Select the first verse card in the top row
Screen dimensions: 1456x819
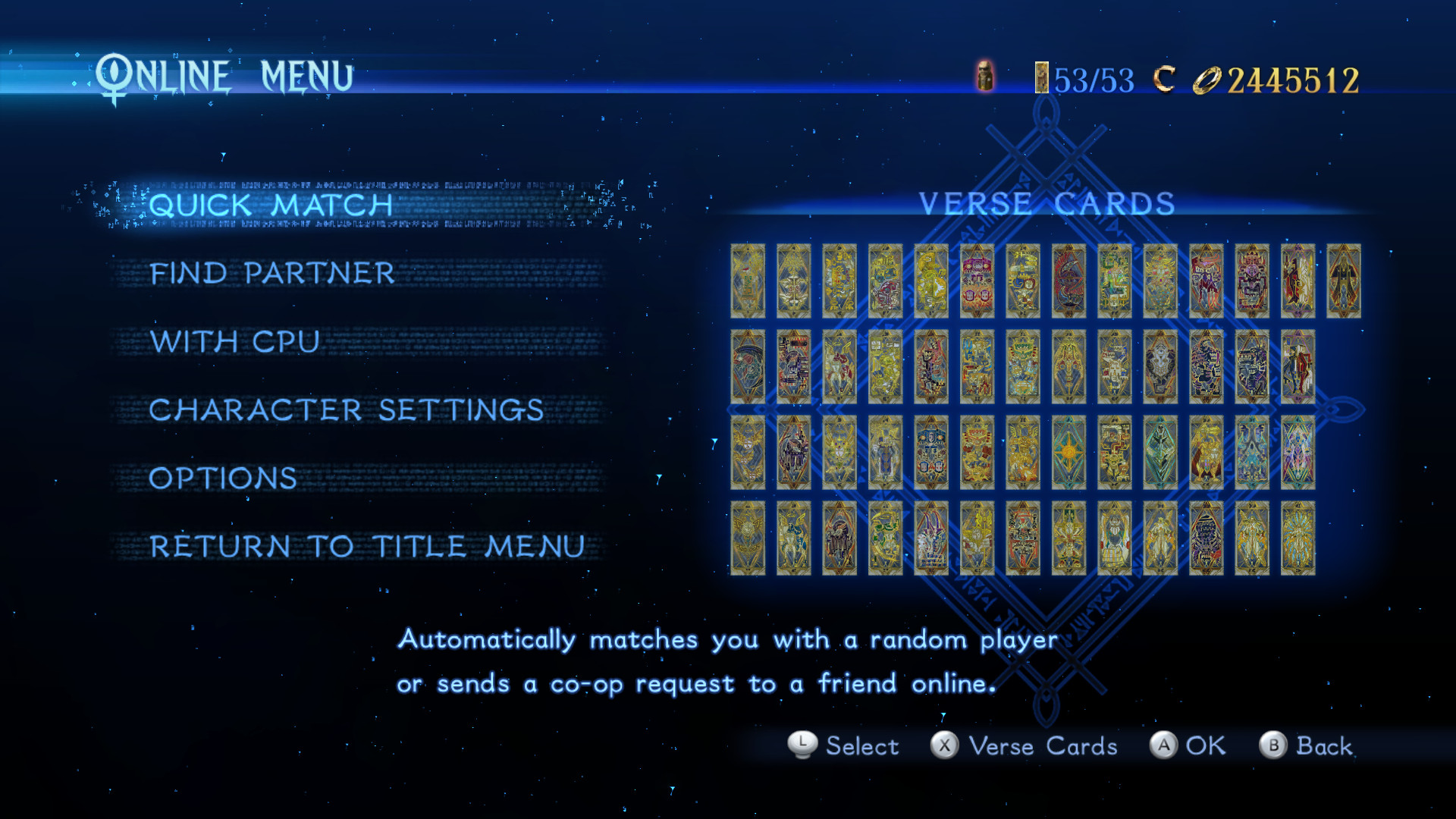[x=746, y=282]
